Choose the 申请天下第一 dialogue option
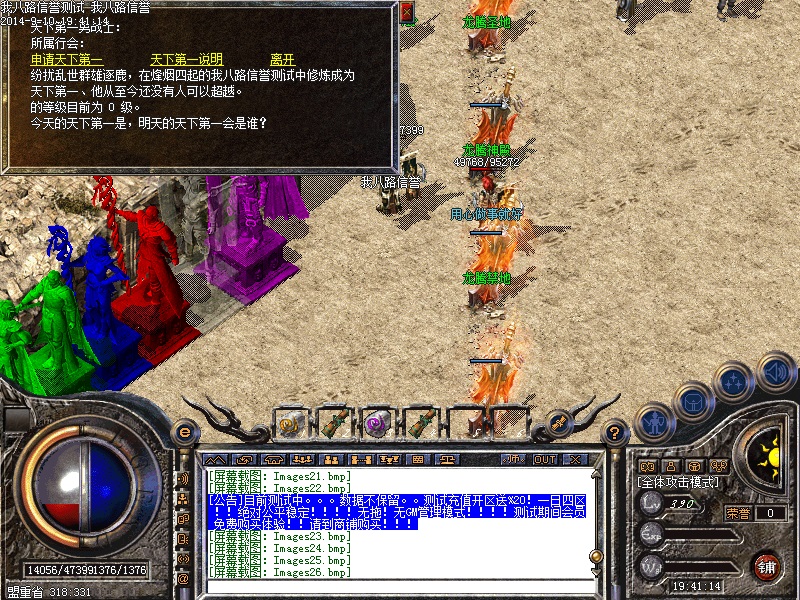 pos(67,60)
